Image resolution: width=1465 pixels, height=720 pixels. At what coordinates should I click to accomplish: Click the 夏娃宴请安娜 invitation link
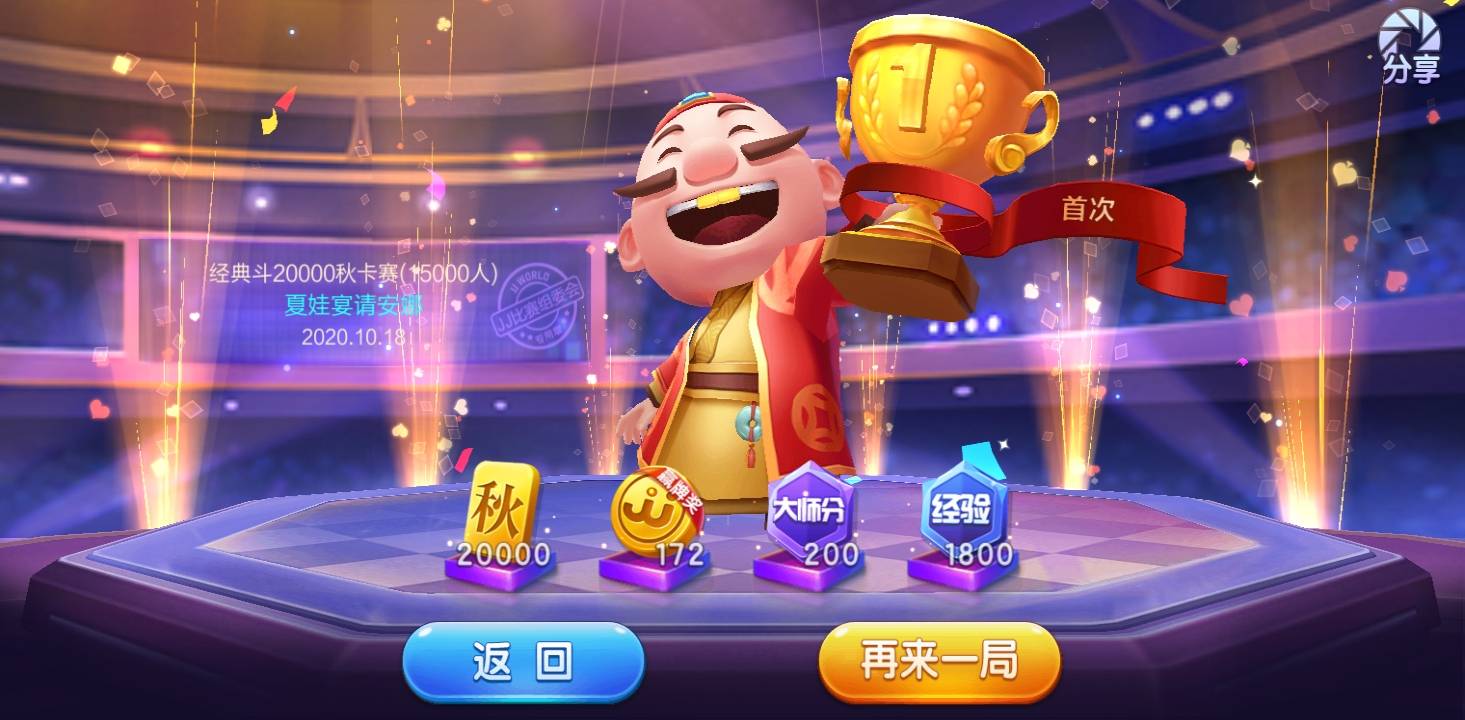(x=350, y=307)
